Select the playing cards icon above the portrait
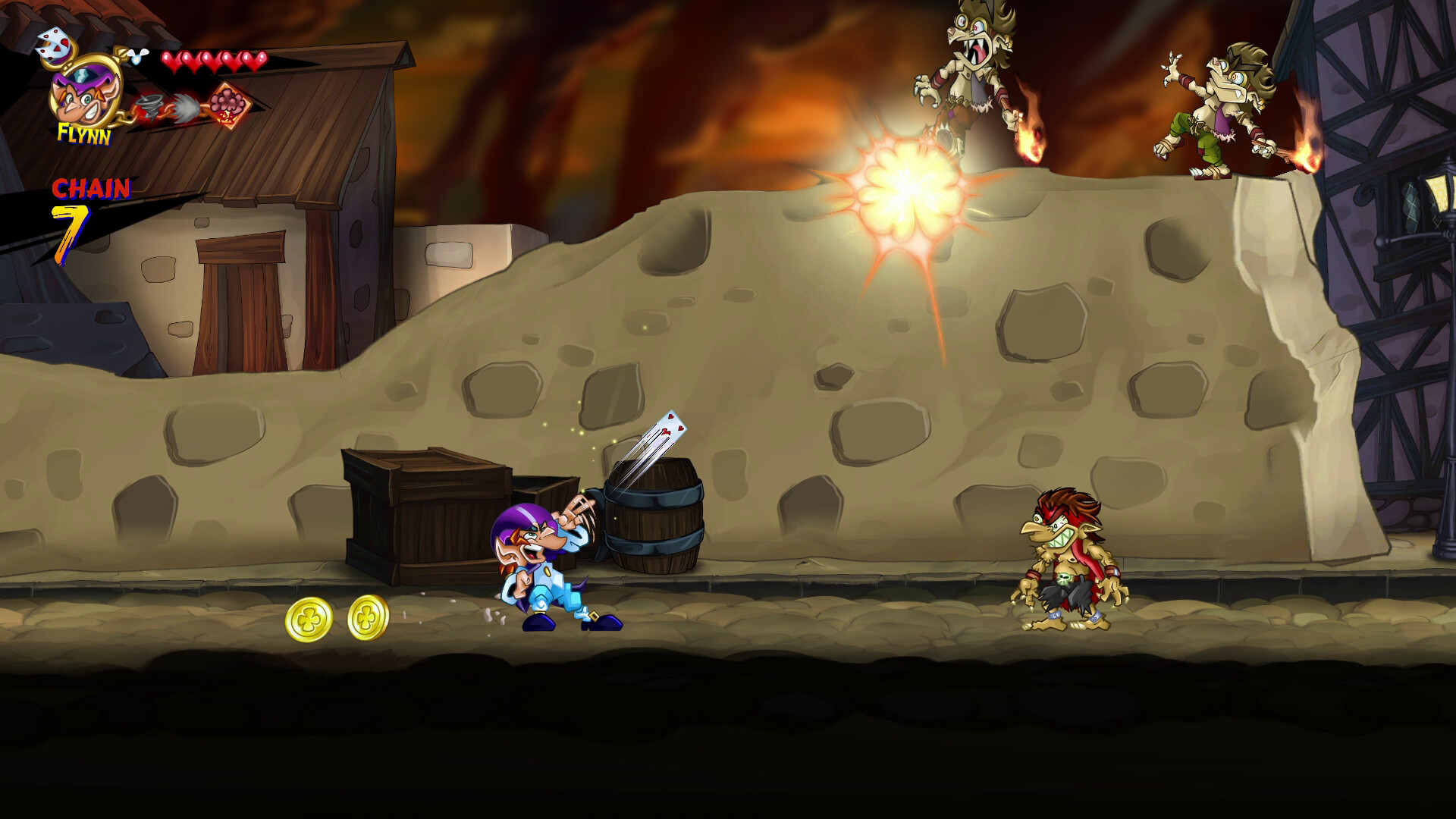 click(x=54, y=45)
